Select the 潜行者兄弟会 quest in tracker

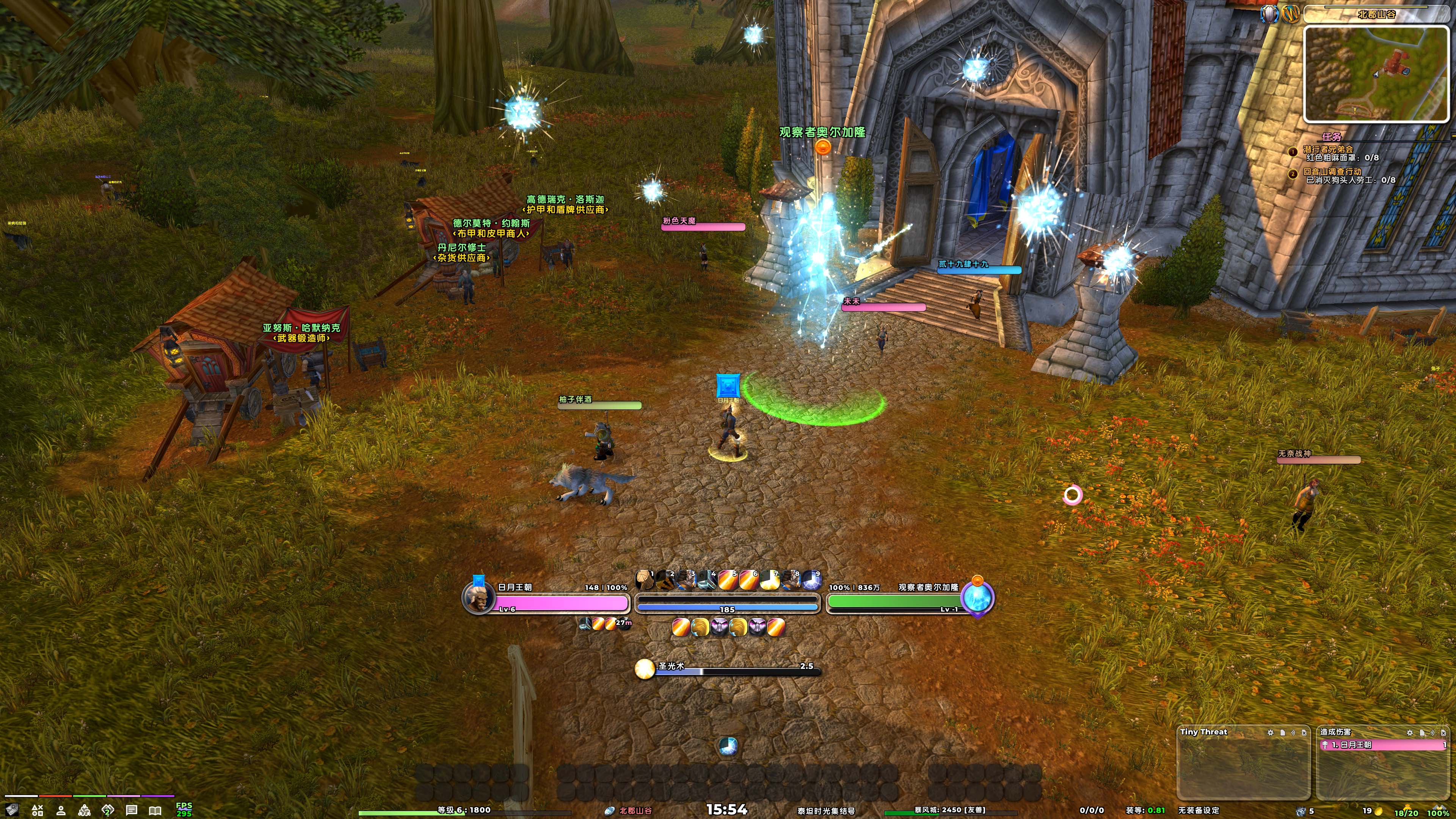[x=1328, y=149]
